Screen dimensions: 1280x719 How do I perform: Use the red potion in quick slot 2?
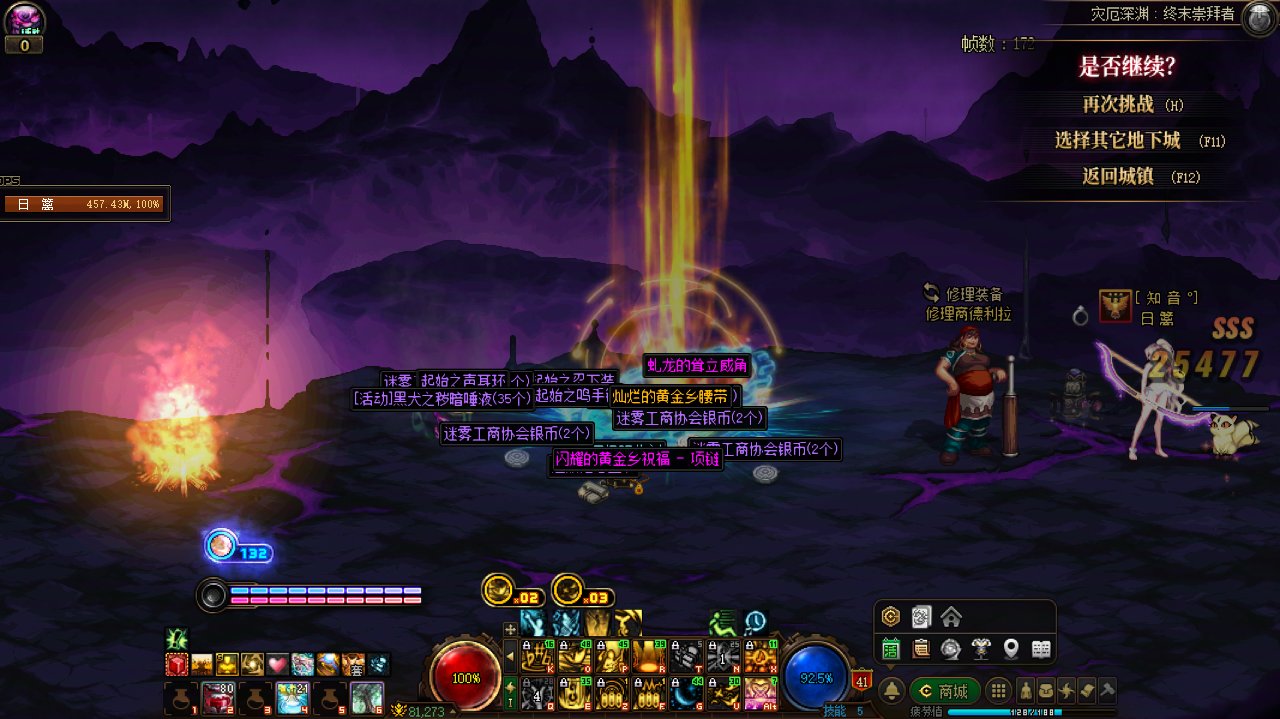(x=217, y=696)
